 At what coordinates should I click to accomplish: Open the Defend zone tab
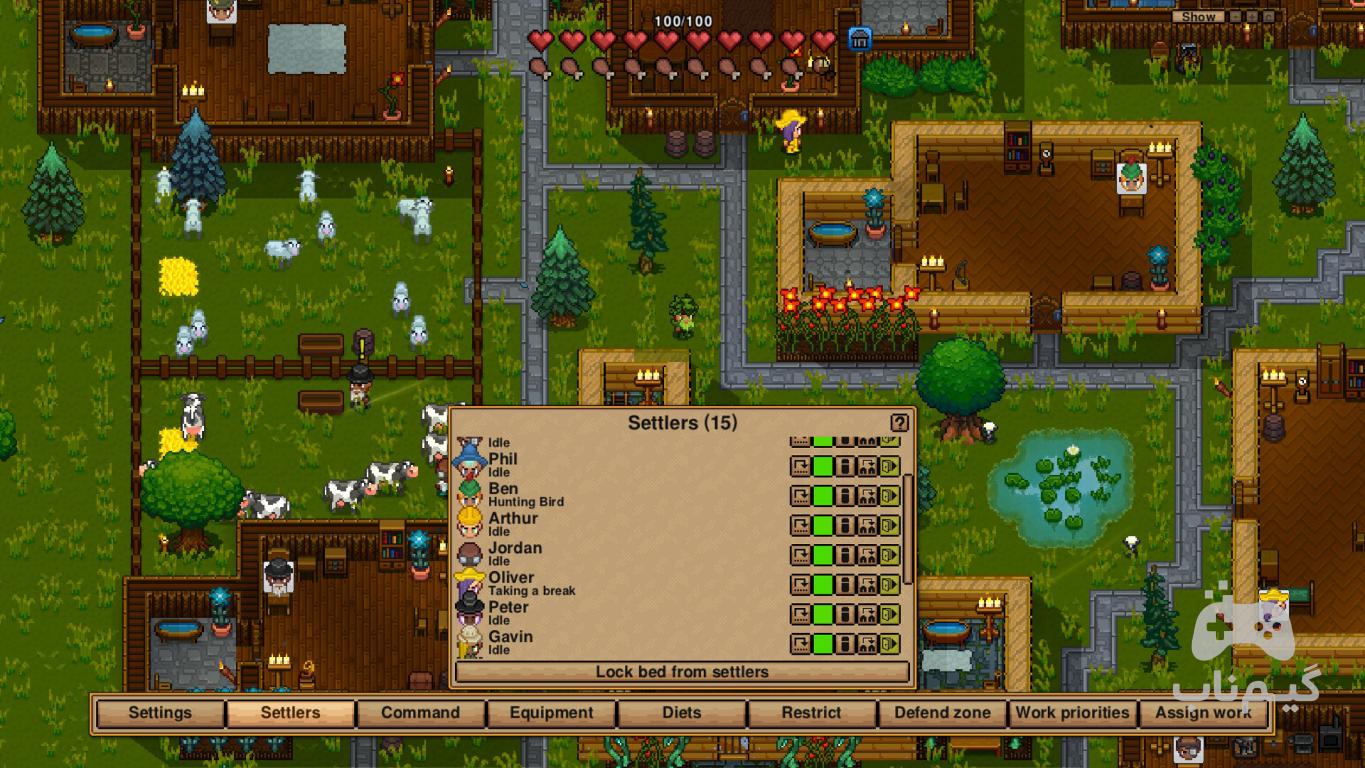[x=942, y=713]
